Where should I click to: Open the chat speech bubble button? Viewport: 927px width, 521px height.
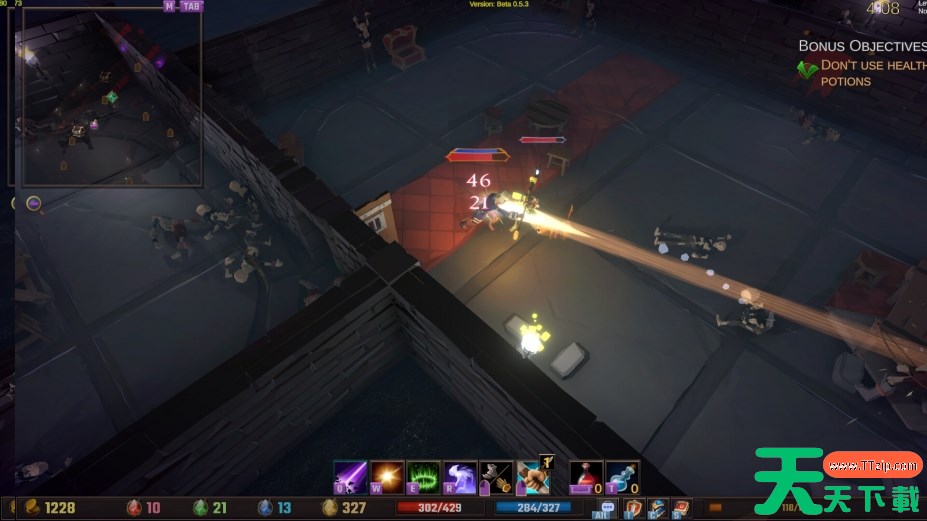click(607, 508)
